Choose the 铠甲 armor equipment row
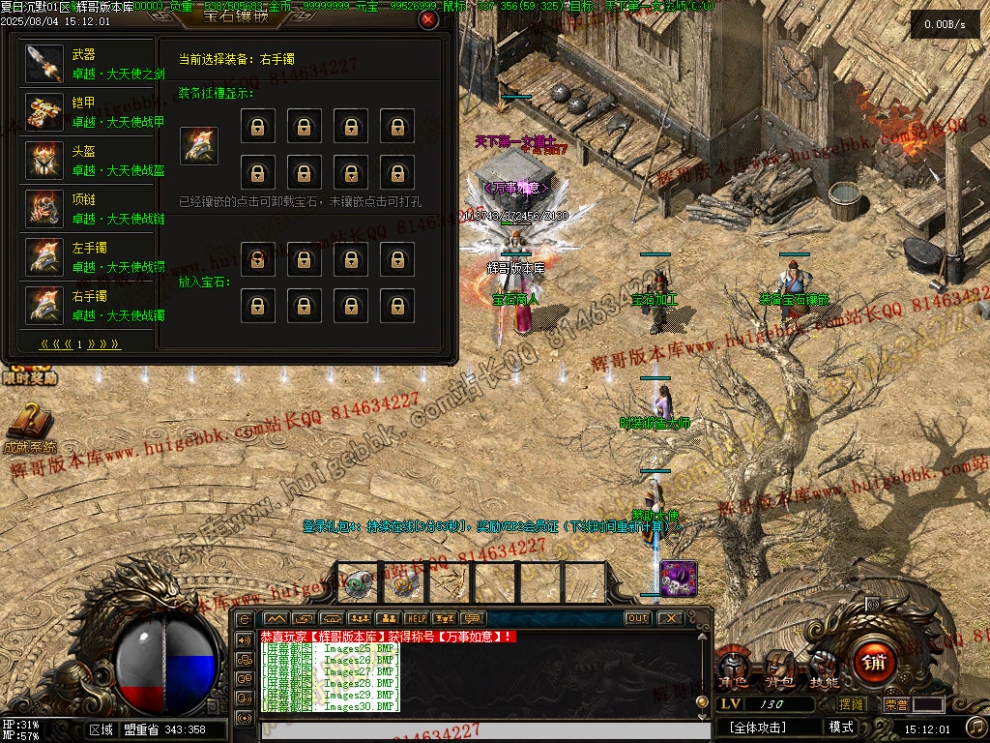The width and height of the screenshot is (990, 743). tap(88, 112)
